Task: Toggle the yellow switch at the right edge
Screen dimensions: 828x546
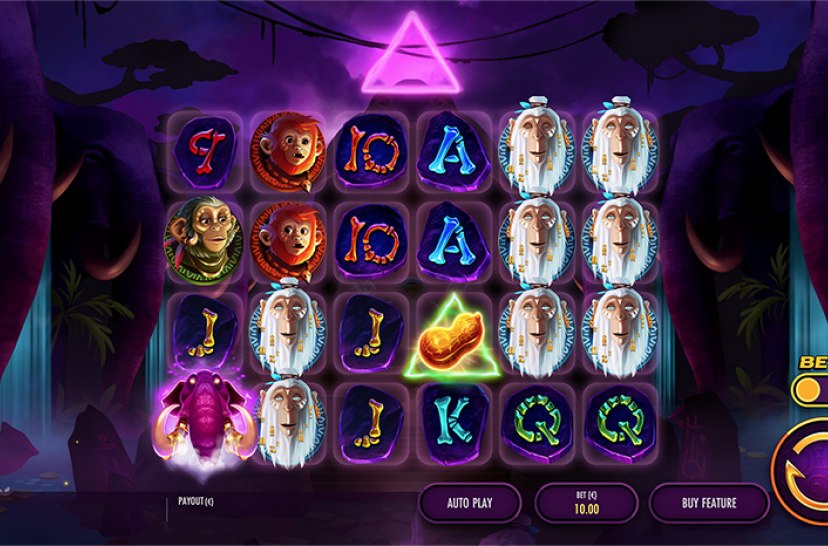Action: pyautogui.click(x=810, y=388)
